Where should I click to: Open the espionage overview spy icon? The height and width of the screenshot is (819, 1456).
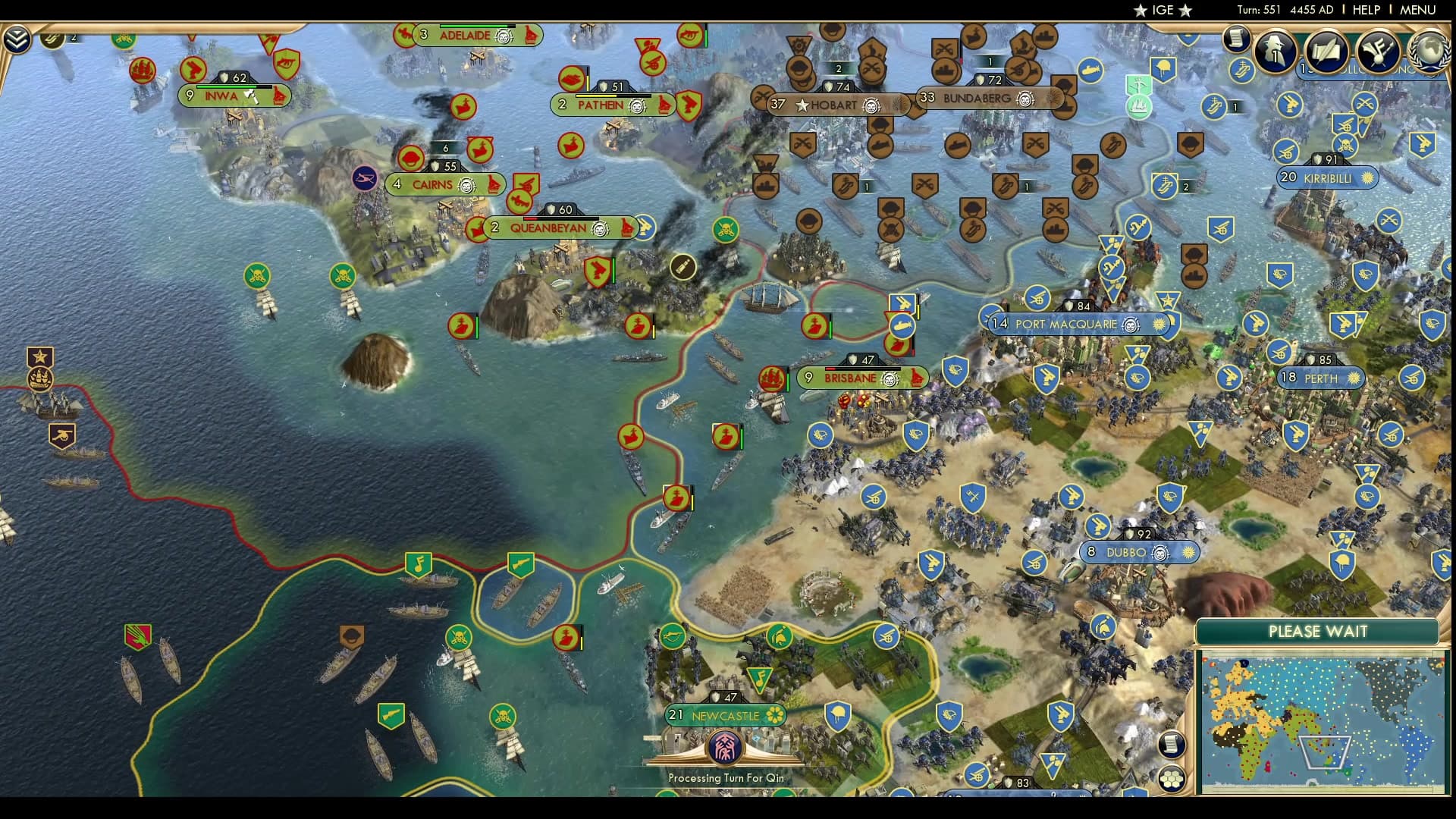tap(1276, 52)
